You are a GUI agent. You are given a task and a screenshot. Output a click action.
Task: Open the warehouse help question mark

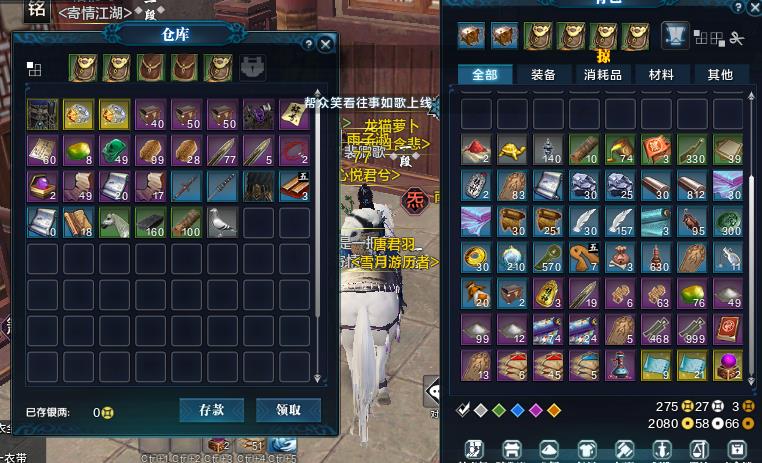coord(309,45)
